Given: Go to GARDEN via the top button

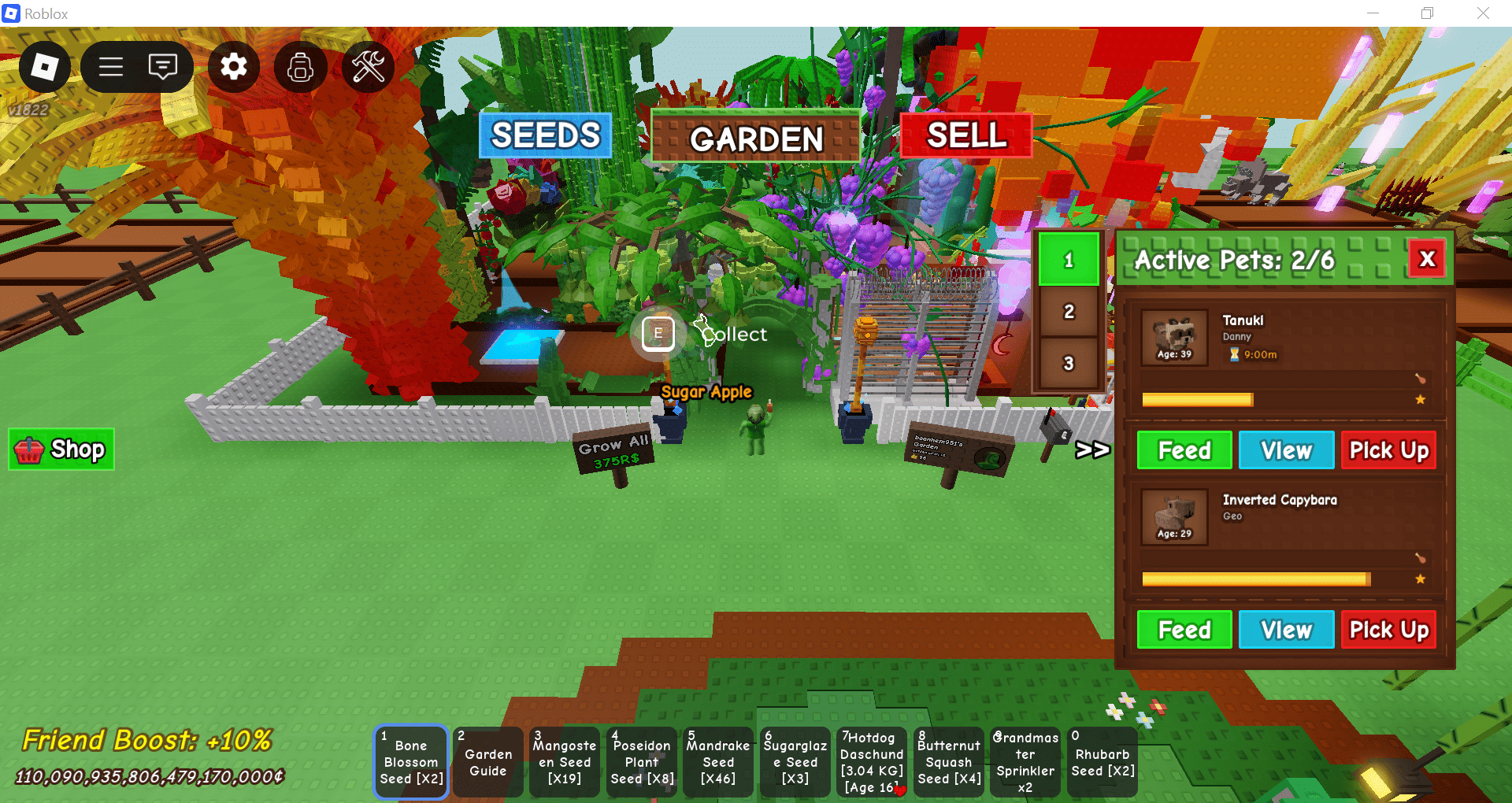Looking at the screenshot, I should click(x=756, y=139).
